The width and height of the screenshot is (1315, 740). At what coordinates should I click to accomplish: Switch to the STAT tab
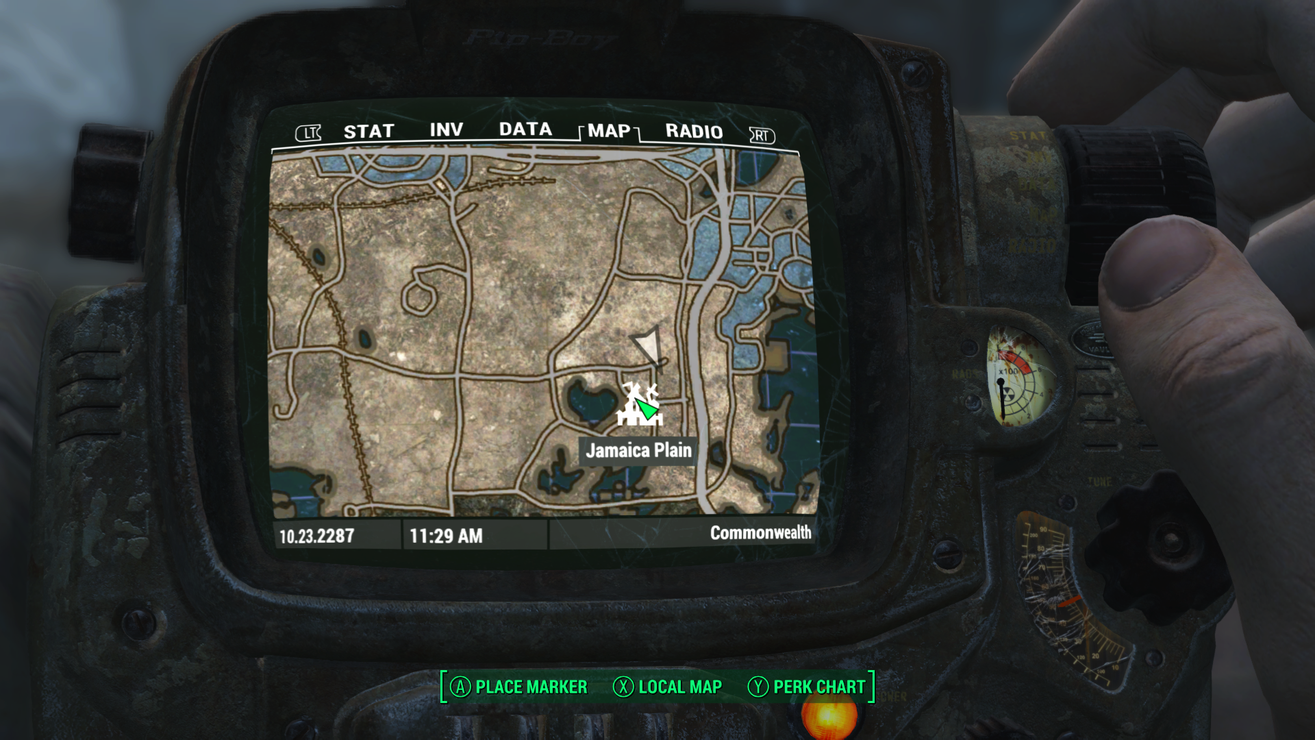[369, 131]
